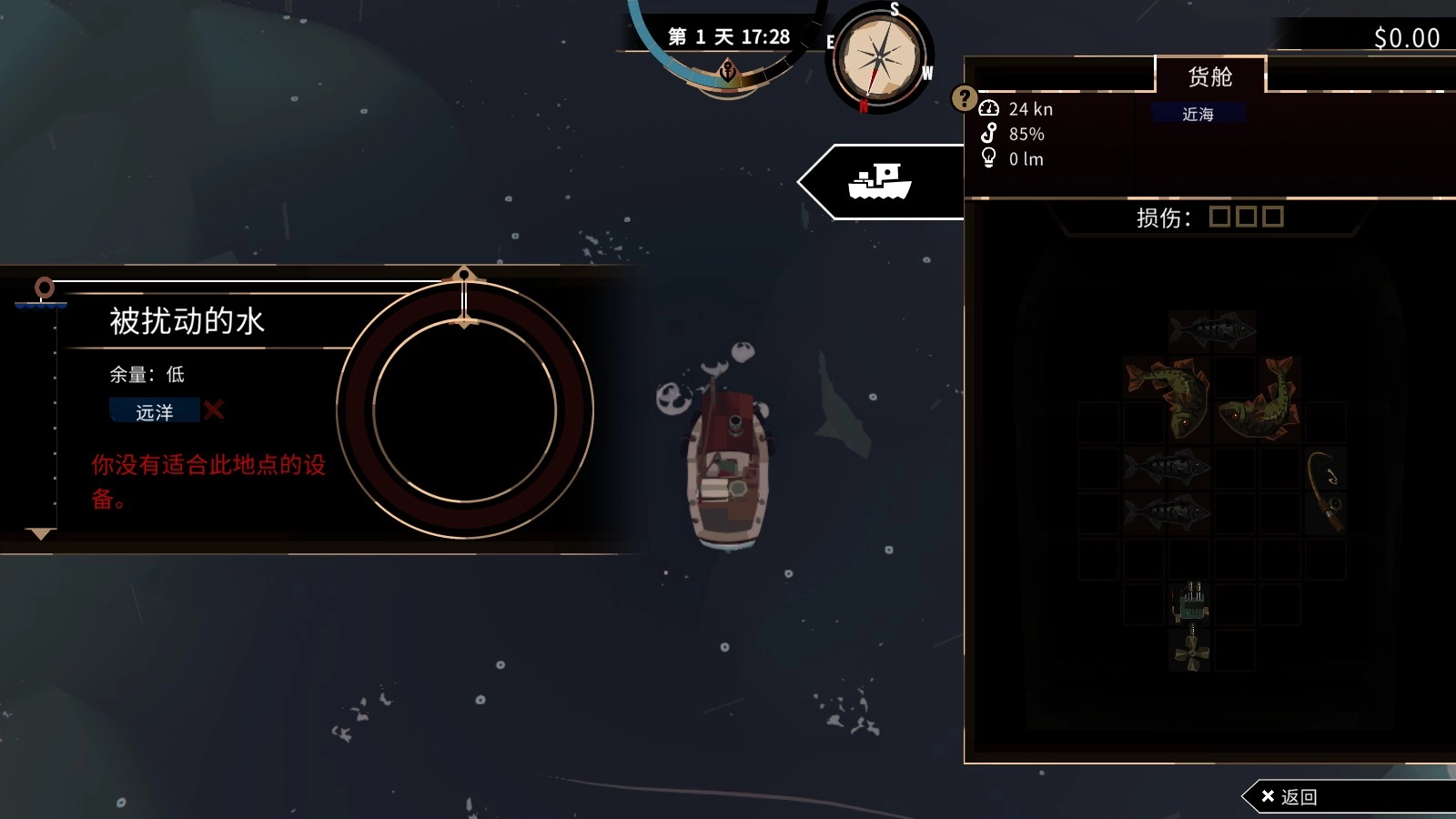This screenshot has height=819, width=1456.
Task: Select the engine in the cargo grid
Action: coord(1191,602)
